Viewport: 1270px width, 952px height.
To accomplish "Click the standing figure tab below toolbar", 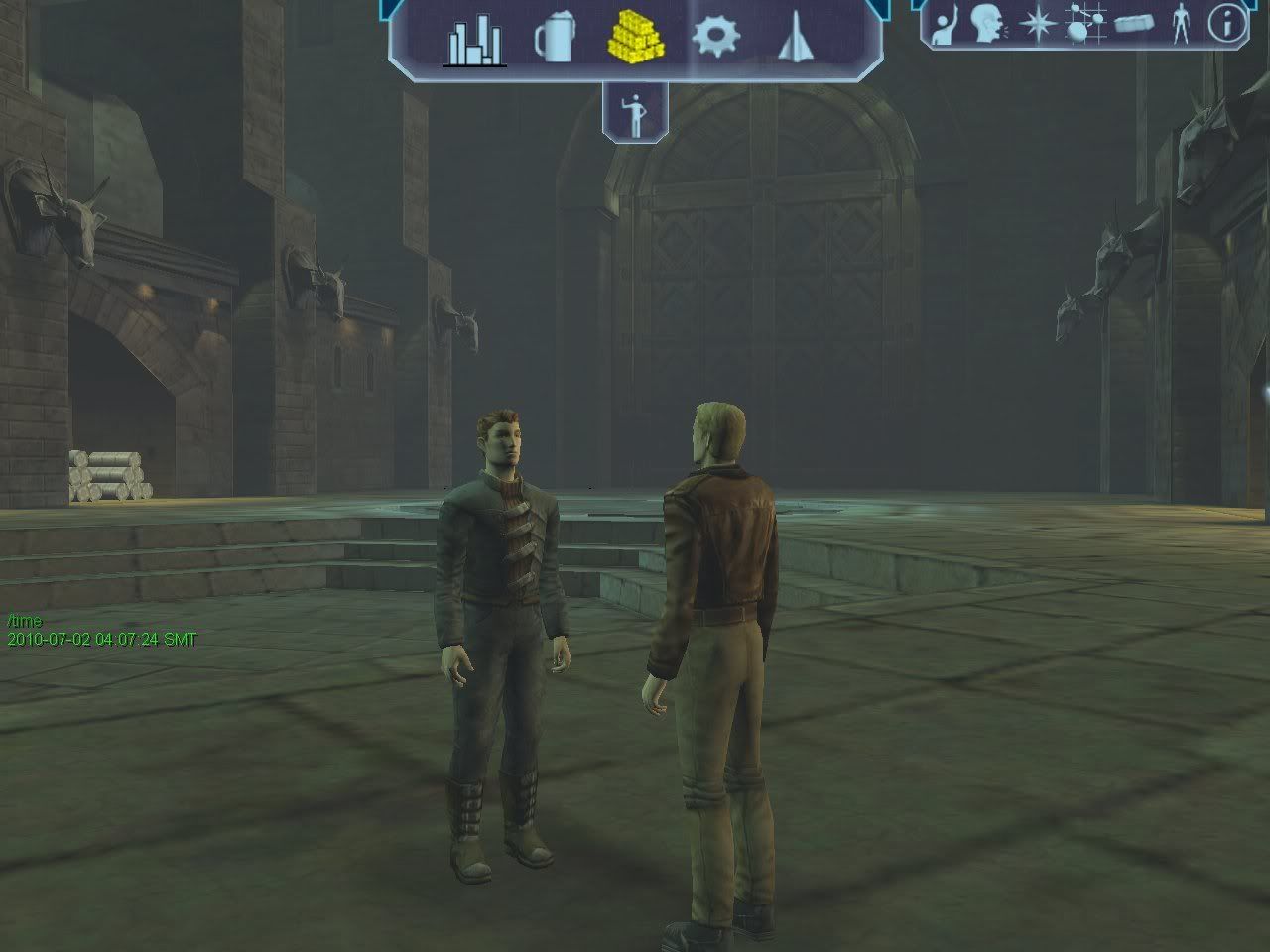I will coord(635,114).
